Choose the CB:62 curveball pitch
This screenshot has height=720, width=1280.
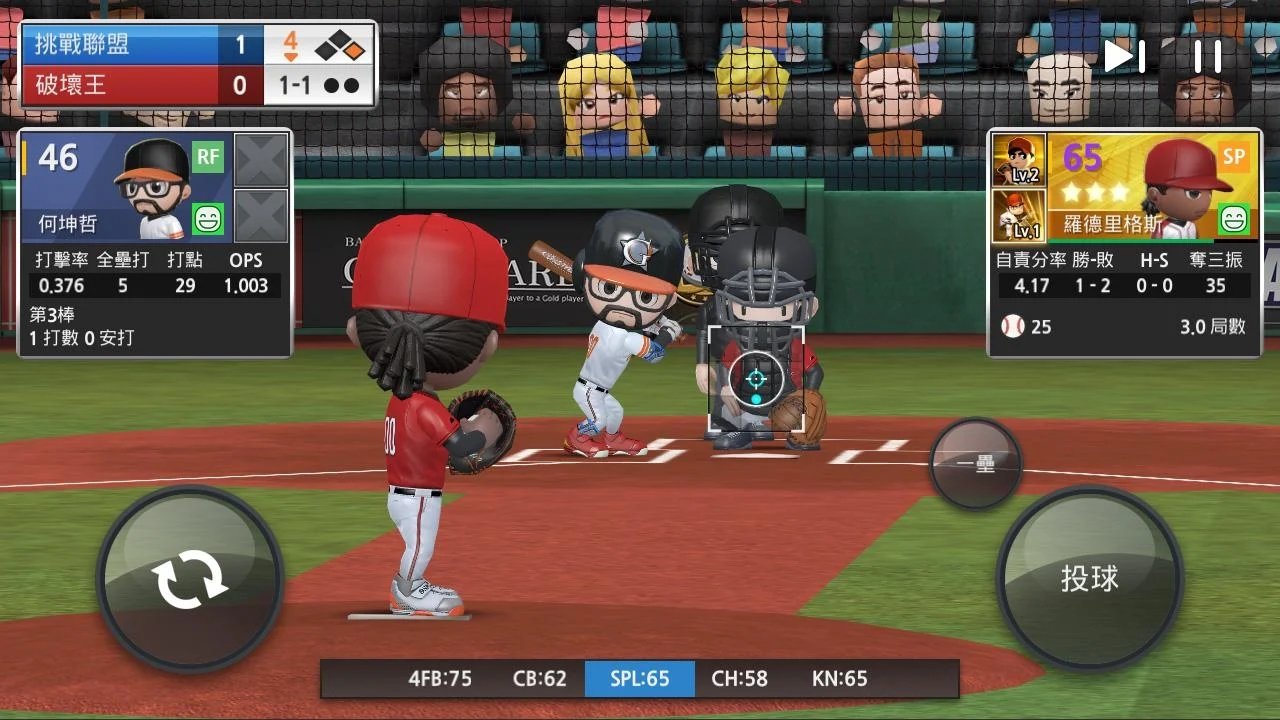point(540,678)
